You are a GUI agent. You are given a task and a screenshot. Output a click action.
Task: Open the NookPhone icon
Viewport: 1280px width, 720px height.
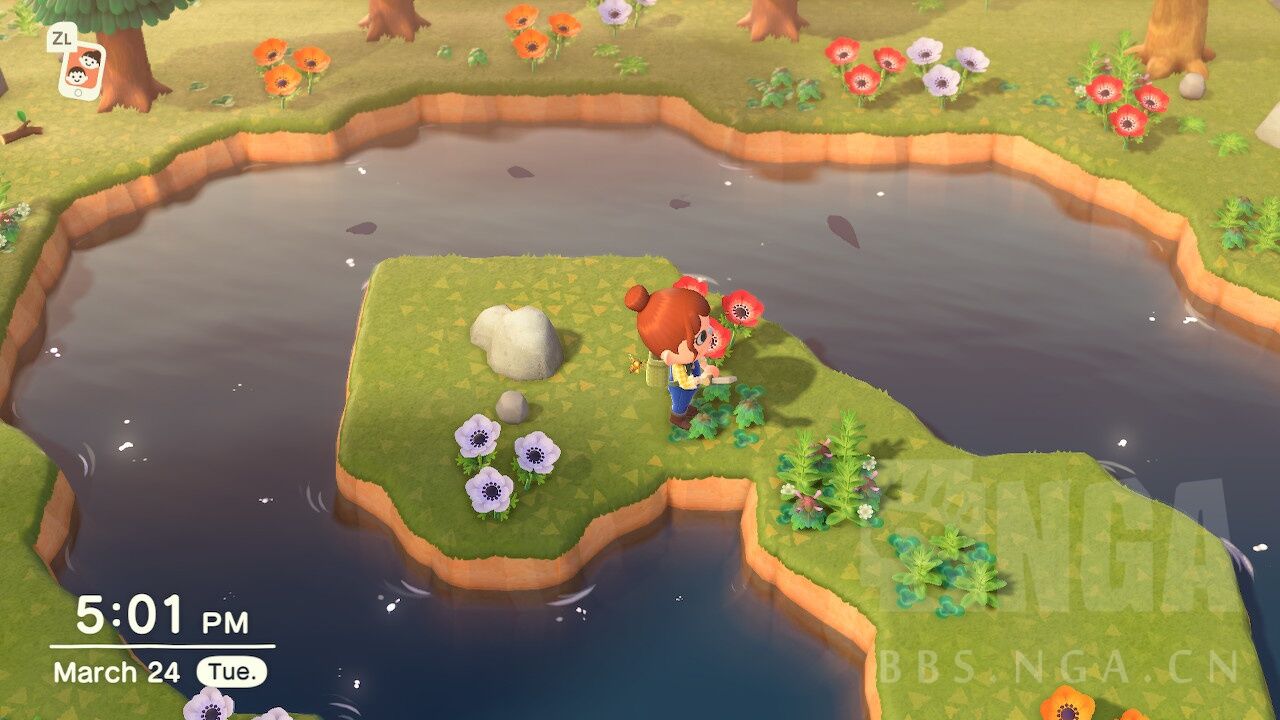(82, 70)
